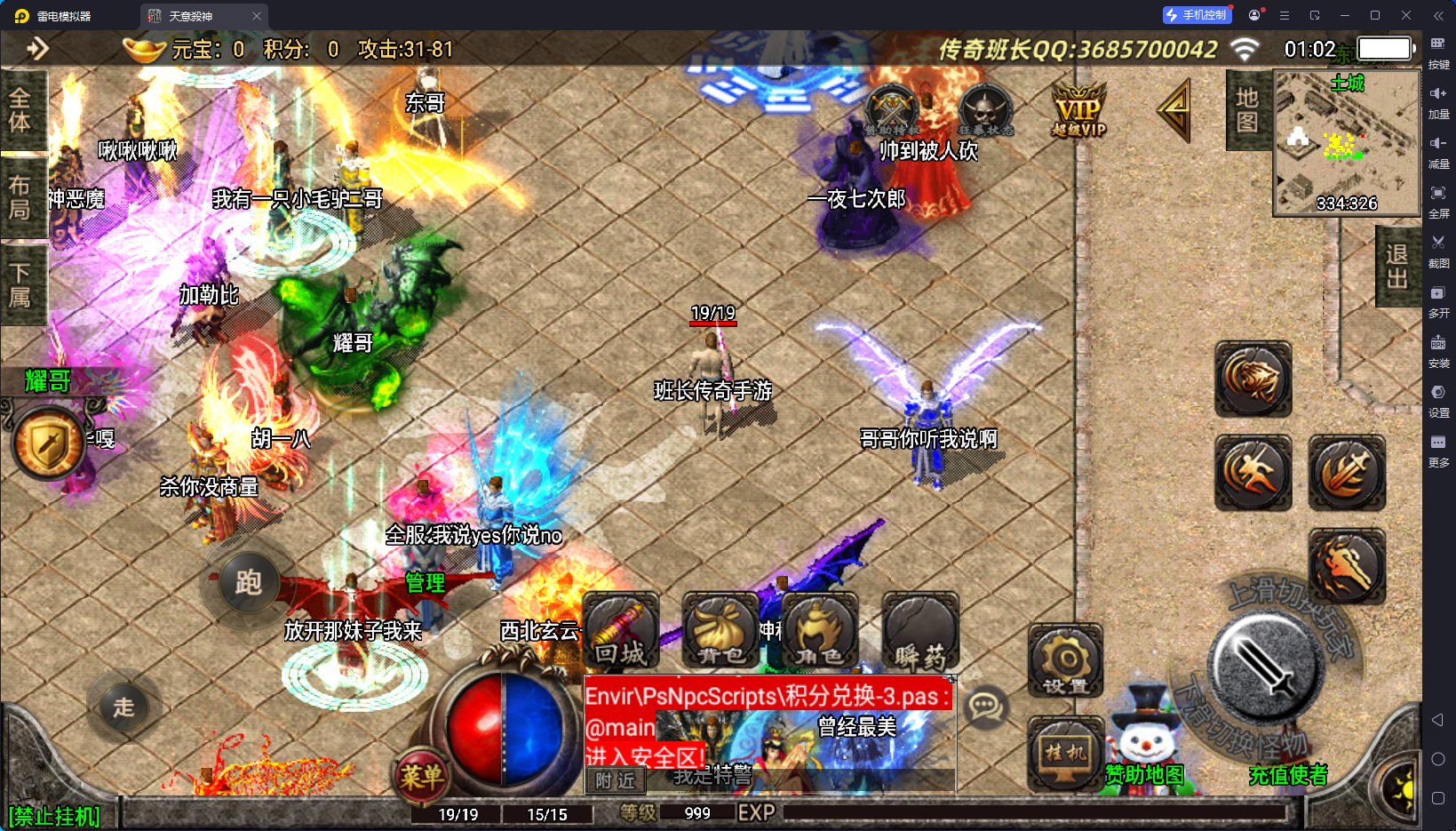Switch chat to the 附近 nearby channel

[x=616, y=780]
